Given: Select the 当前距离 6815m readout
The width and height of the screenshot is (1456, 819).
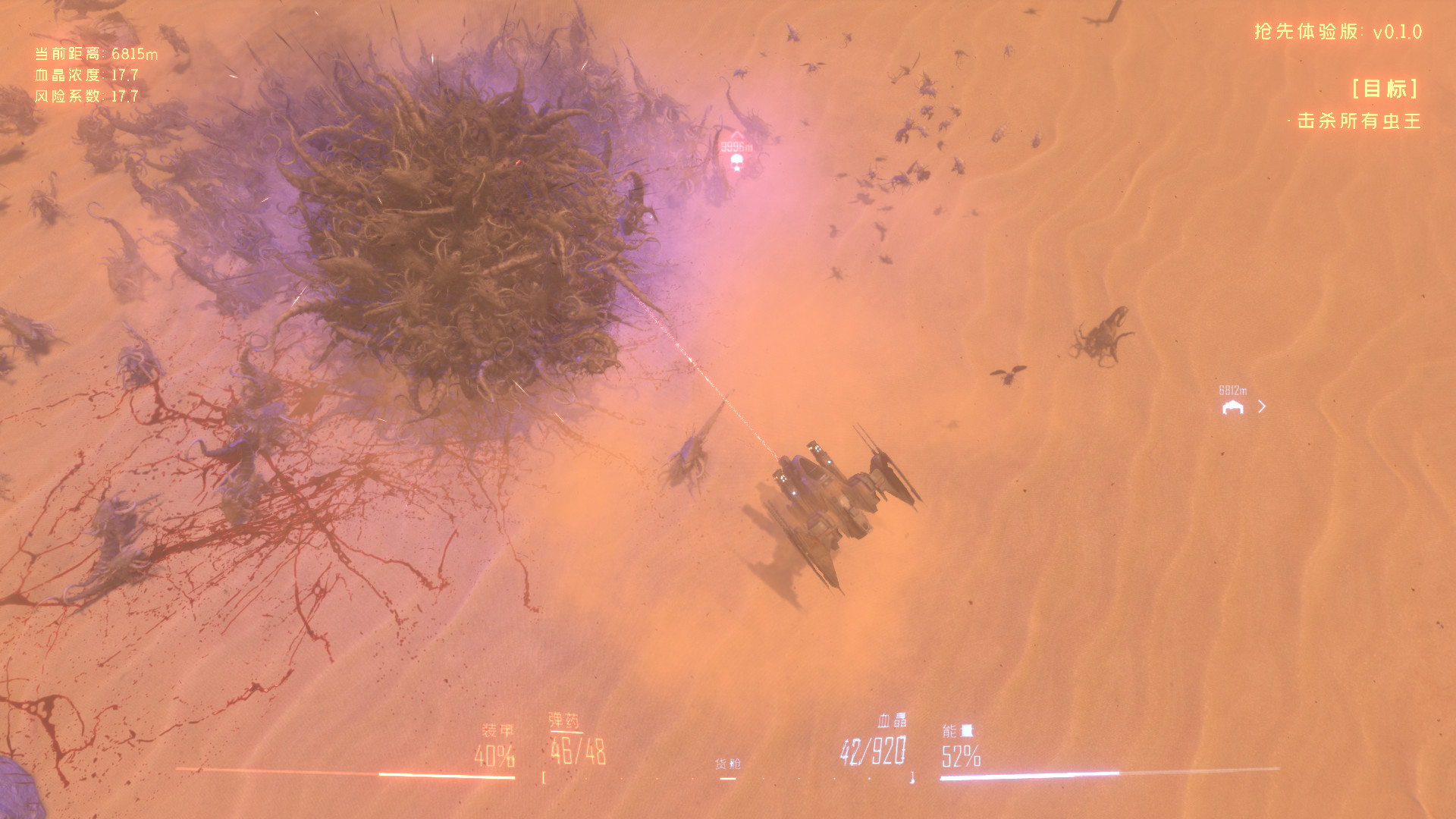Looking at the screenshot, I should pyautogui.click(x=98, y=53).
